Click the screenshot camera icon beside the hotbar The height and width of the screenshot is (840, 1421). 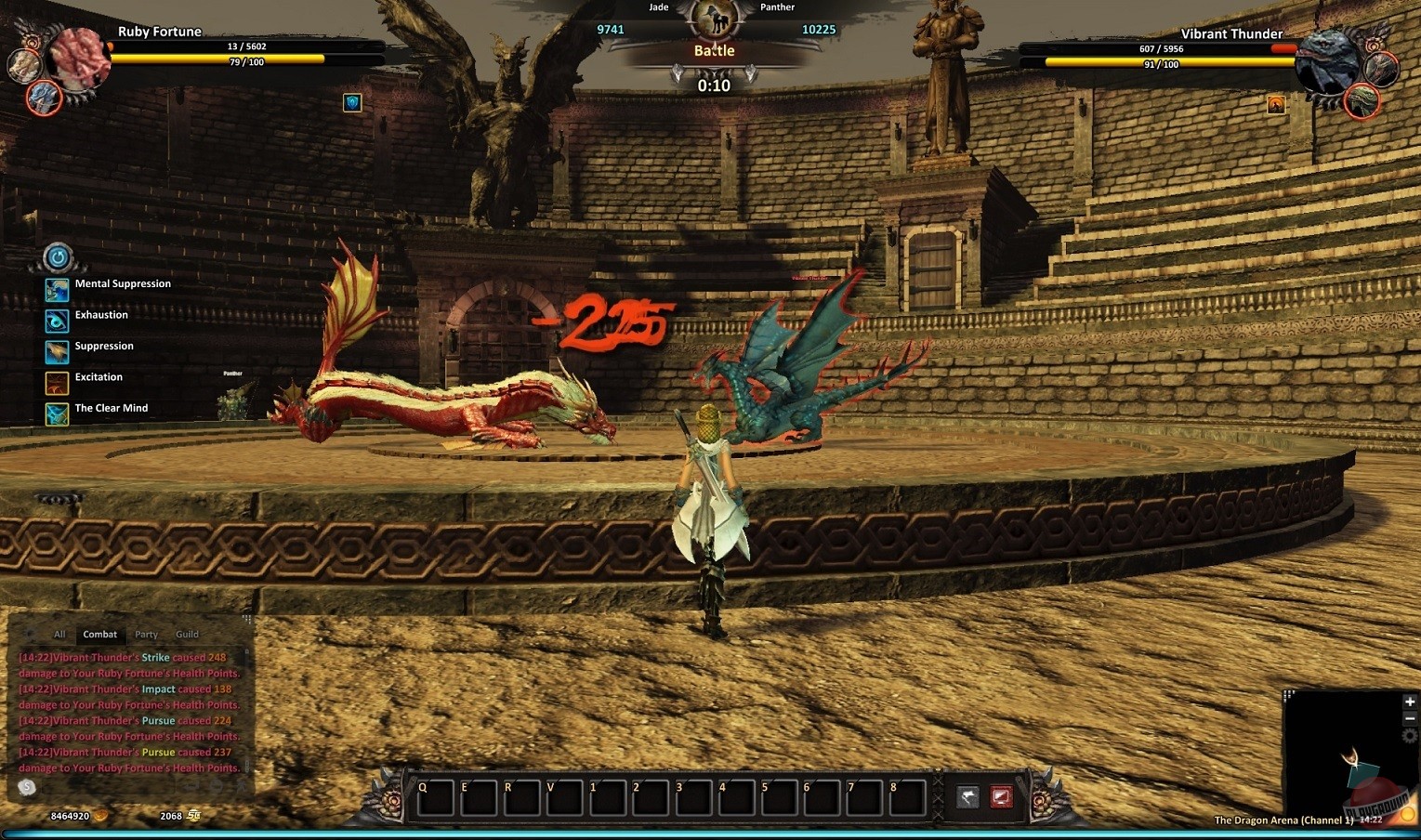pyautogui.click(x=1001, y=794)
